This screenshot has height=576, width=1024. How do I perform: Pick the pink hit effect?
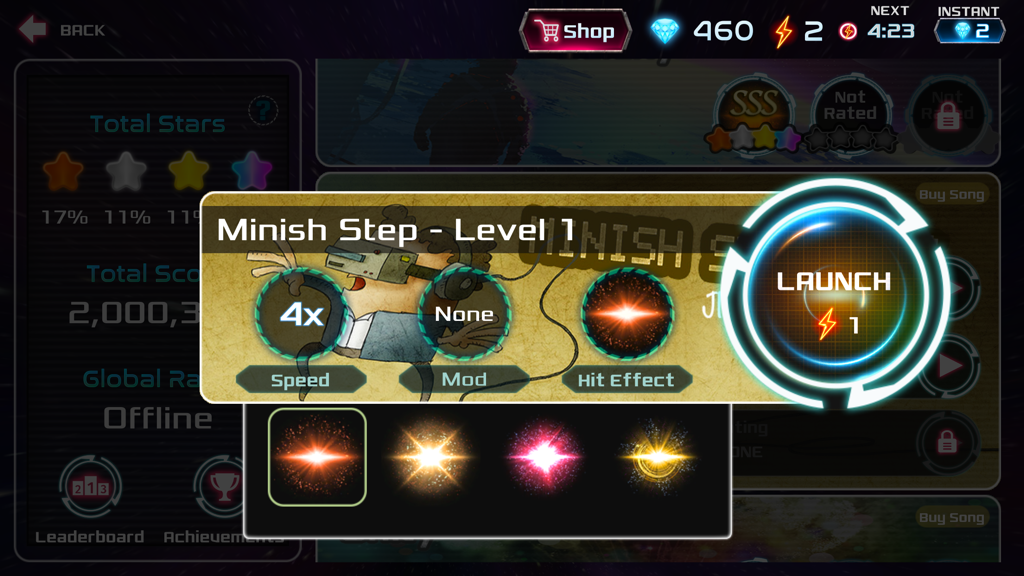click(545, 457)
